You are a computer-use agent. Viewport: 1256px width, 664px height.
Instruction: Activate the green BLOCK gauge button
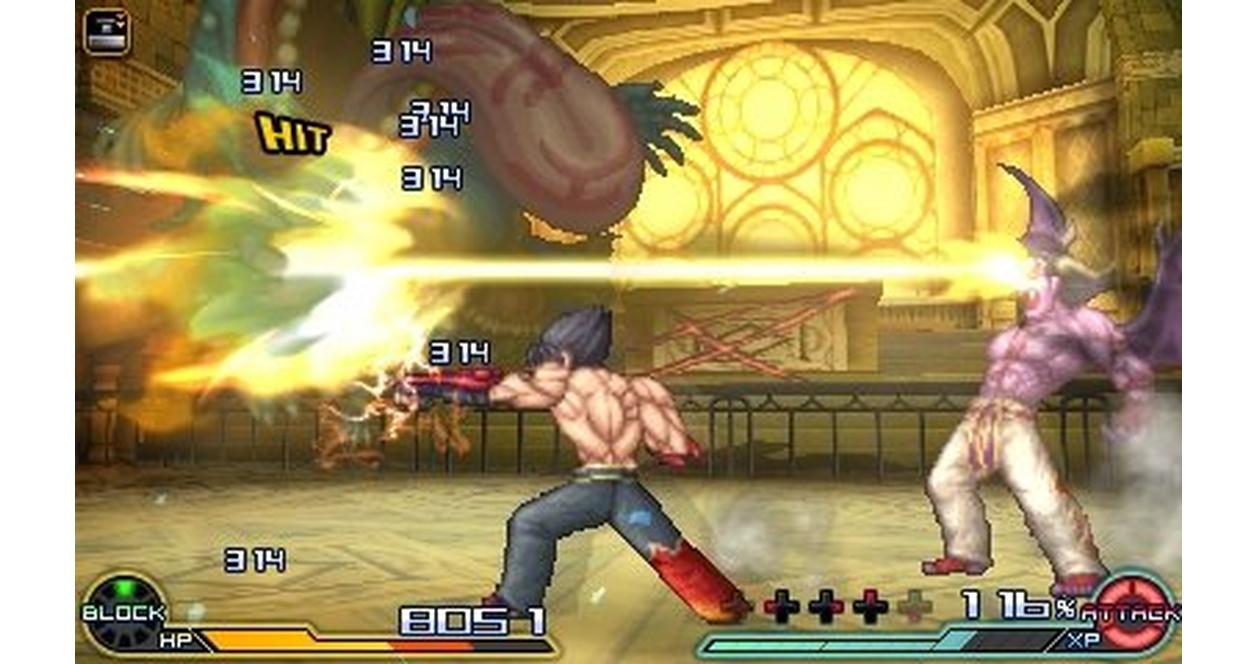click(x=123, y=610)
